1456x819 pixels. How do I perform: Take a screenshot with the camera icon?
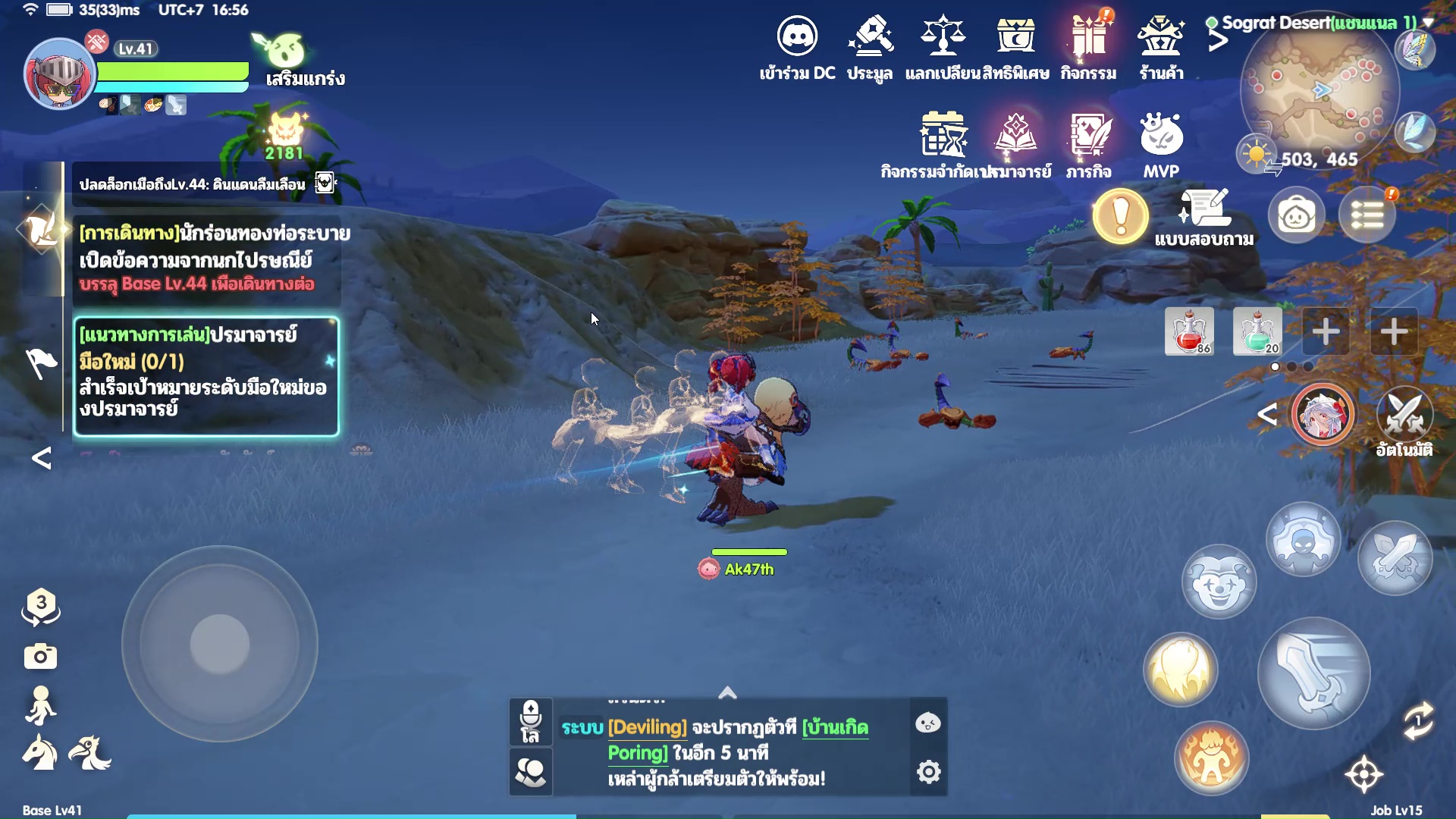pyautogui.click(x=40, y=656)
